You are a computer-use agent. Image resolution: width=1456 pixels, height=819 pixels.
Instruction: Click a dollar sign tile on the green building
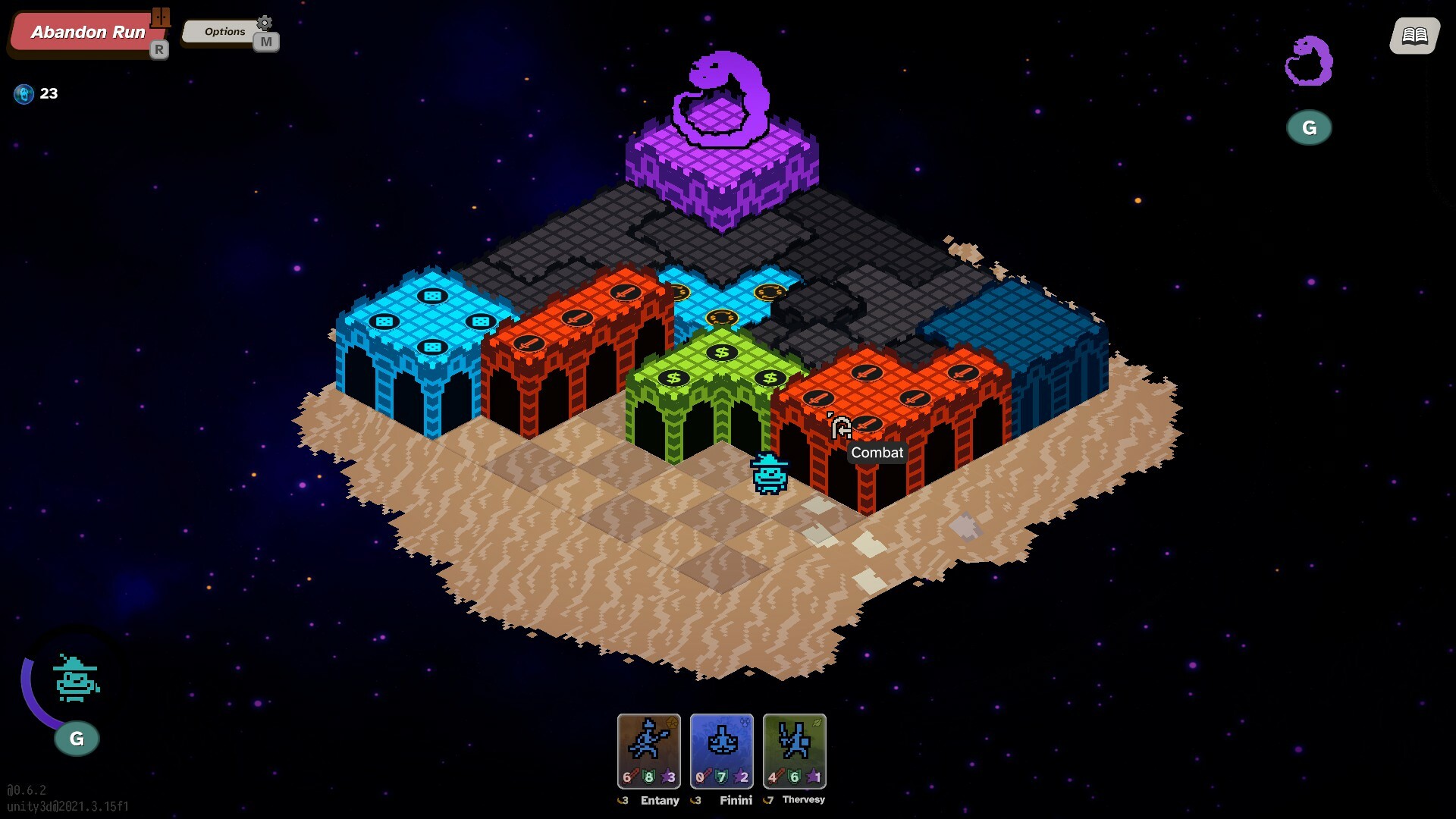pos(720,352)
